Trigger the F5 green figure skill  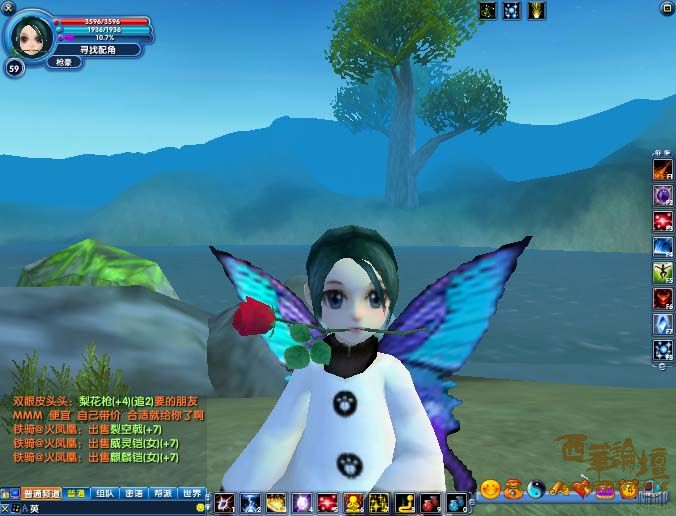click(x=662, y=272)
